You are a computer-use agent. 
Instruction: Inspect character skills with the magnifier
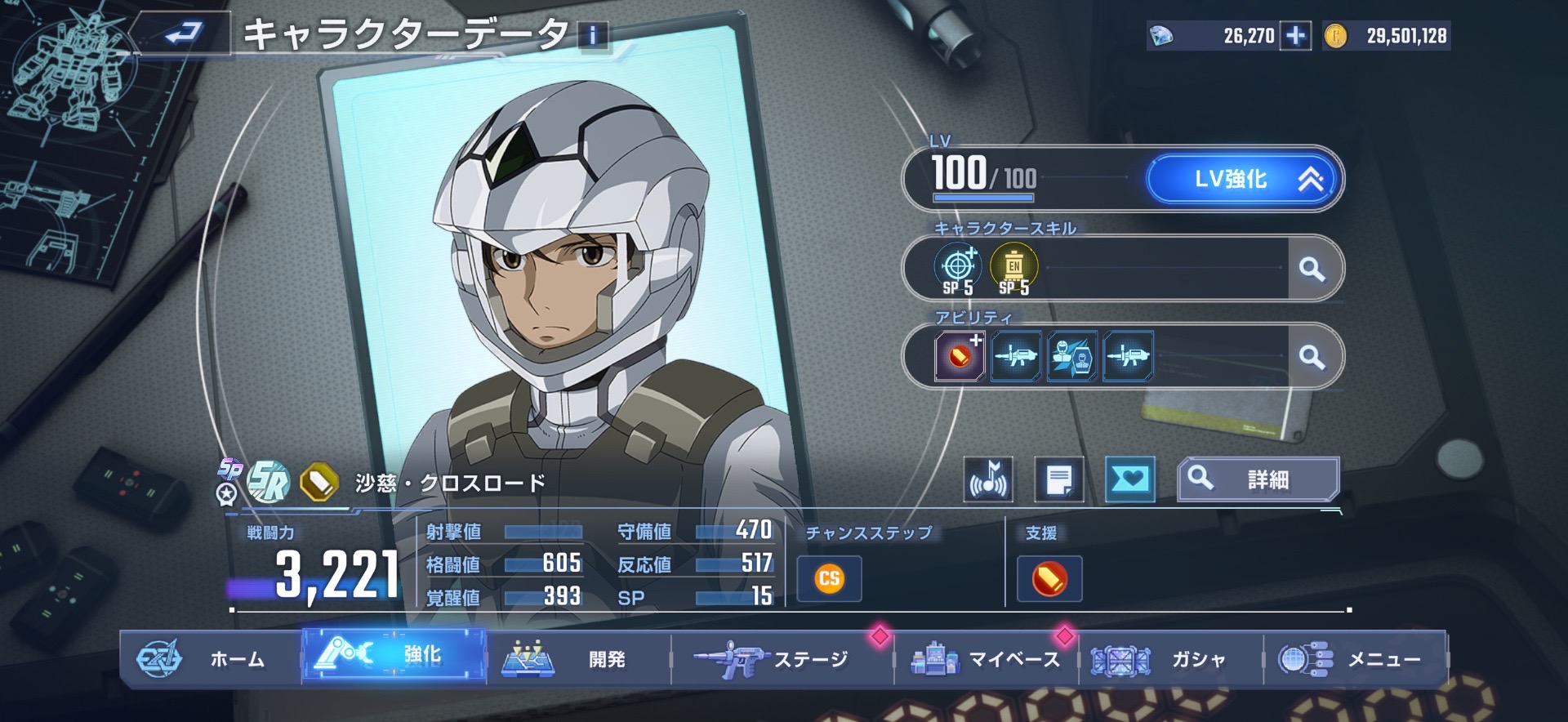[x=1312, y=269]
